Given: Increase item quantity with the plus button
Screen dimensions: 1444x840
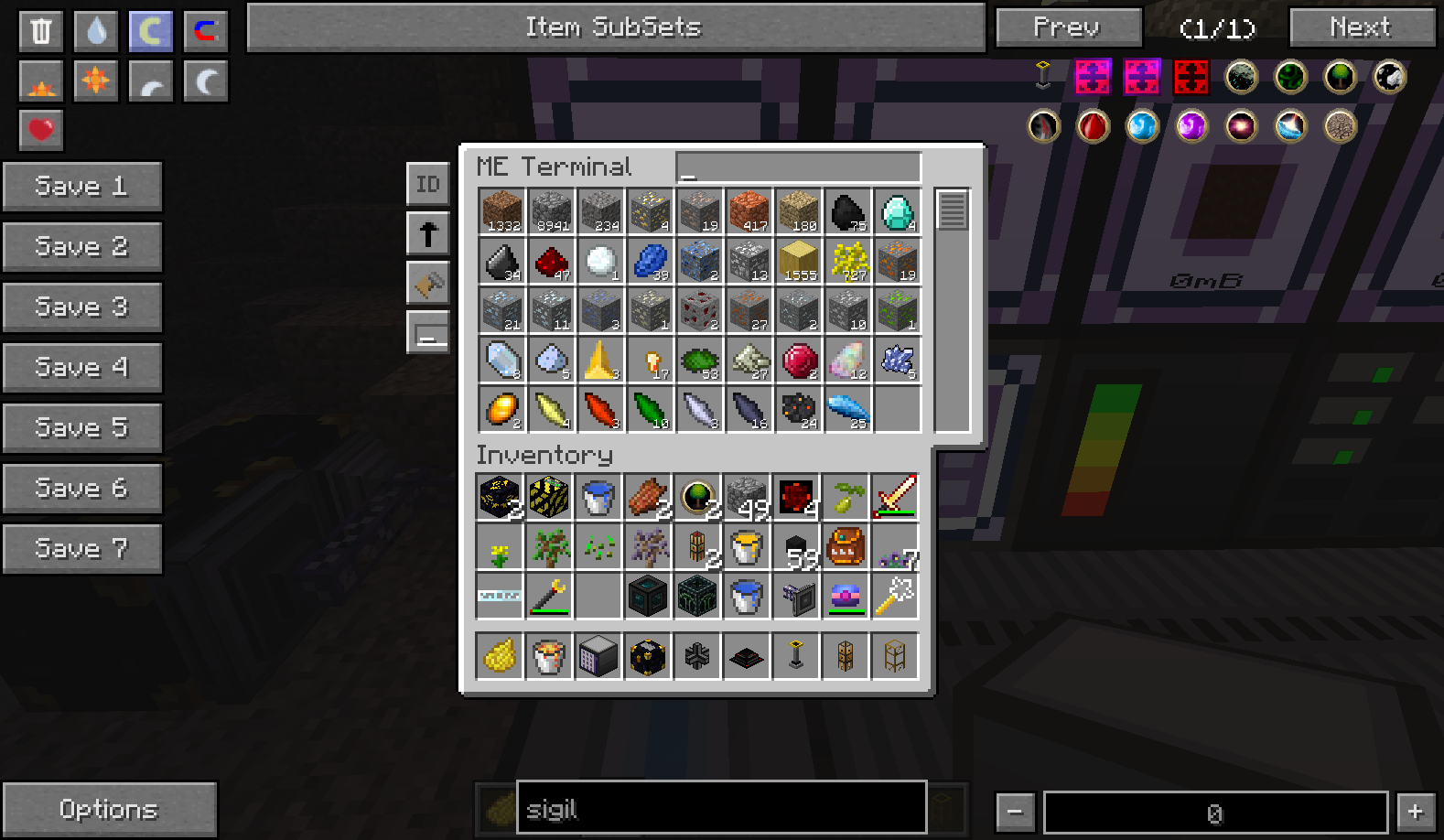Looking at the screenshot, I should (1416, 811).
